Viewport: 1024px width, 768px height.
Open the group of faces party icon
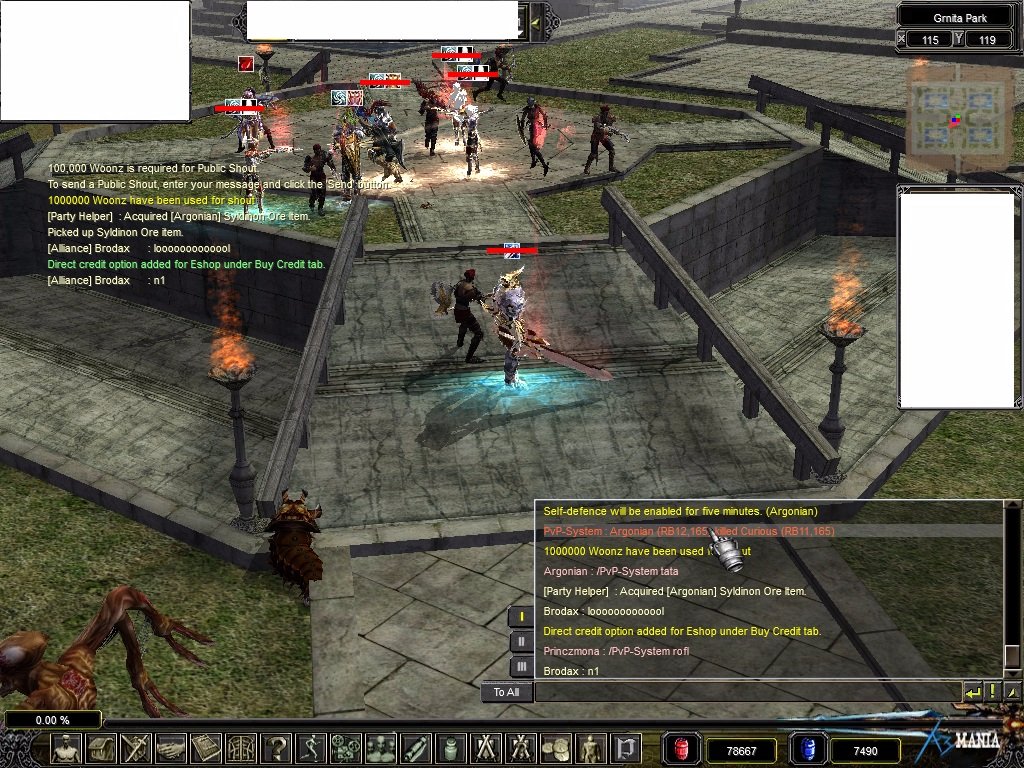click(381, 749)
